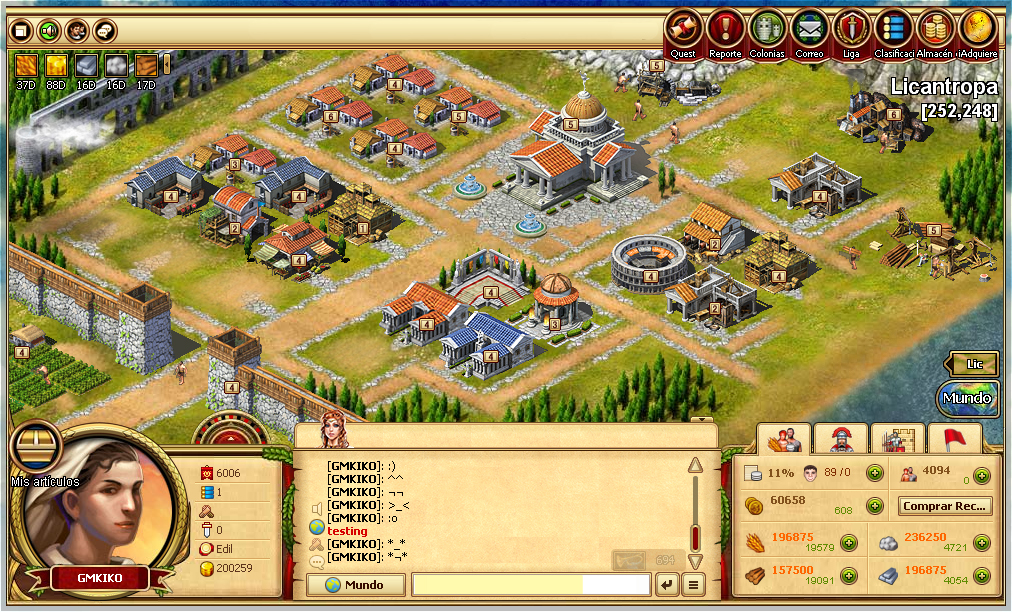Check the Correo mailbox
The height and width of the screenshot is (612, 1012).
(810, 29)
